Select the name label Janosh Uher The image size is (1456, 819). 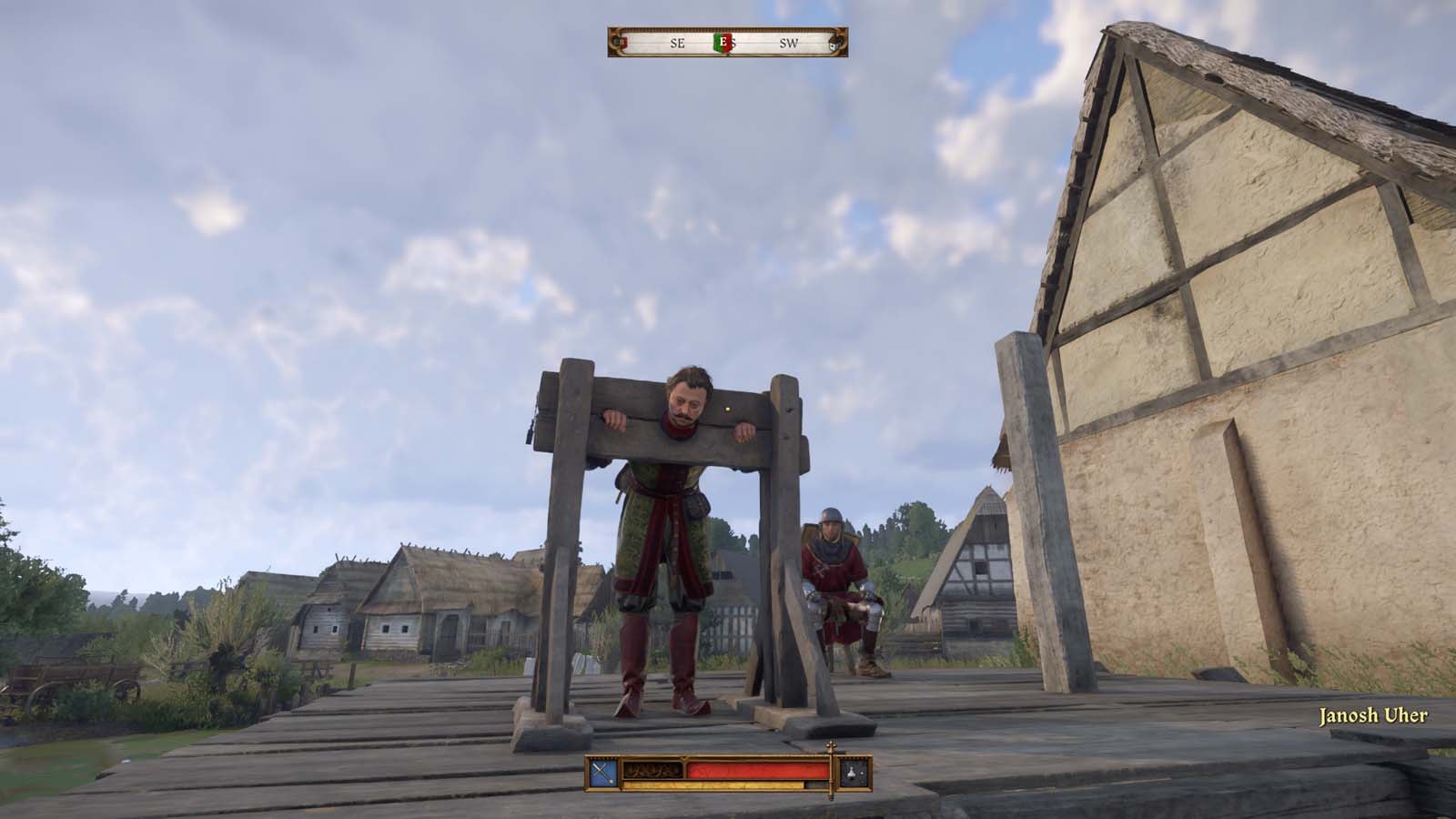click(1375, 716)
